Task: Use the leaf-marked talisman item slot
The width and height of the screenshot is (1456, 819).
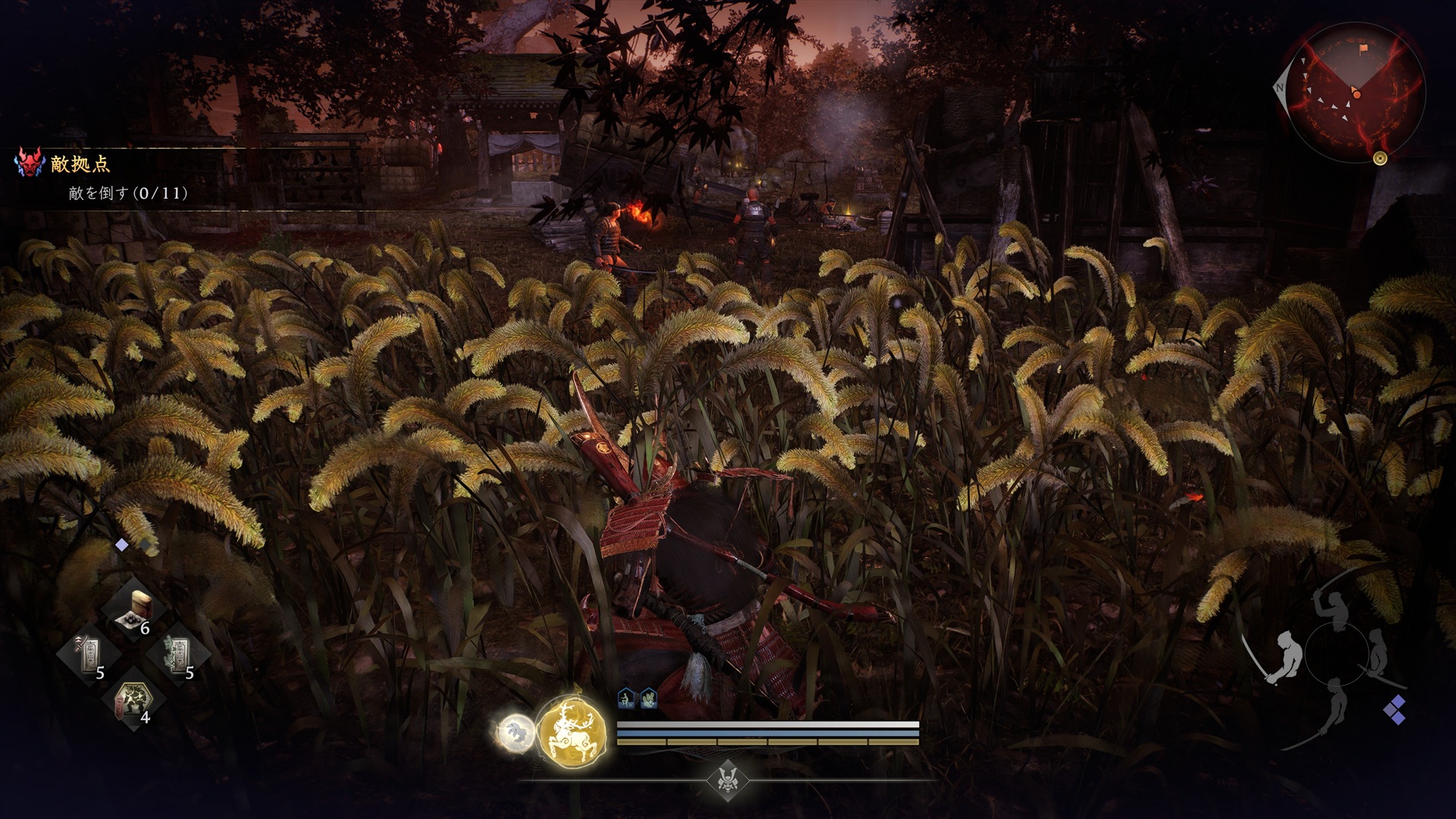Action: click(179, 654)
